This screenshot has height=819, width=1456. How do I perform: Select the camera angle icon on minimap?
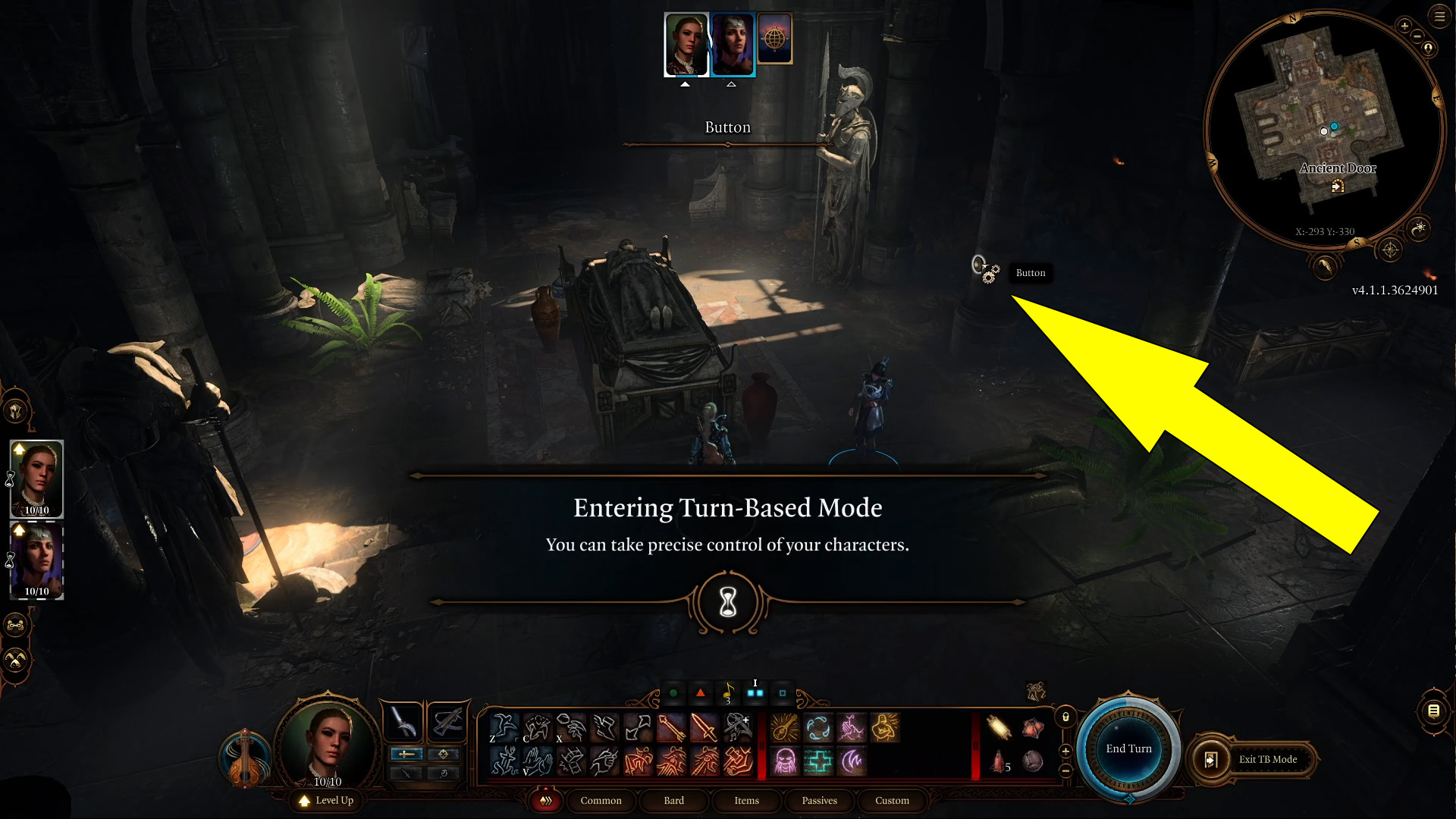tap(1390, 250)
